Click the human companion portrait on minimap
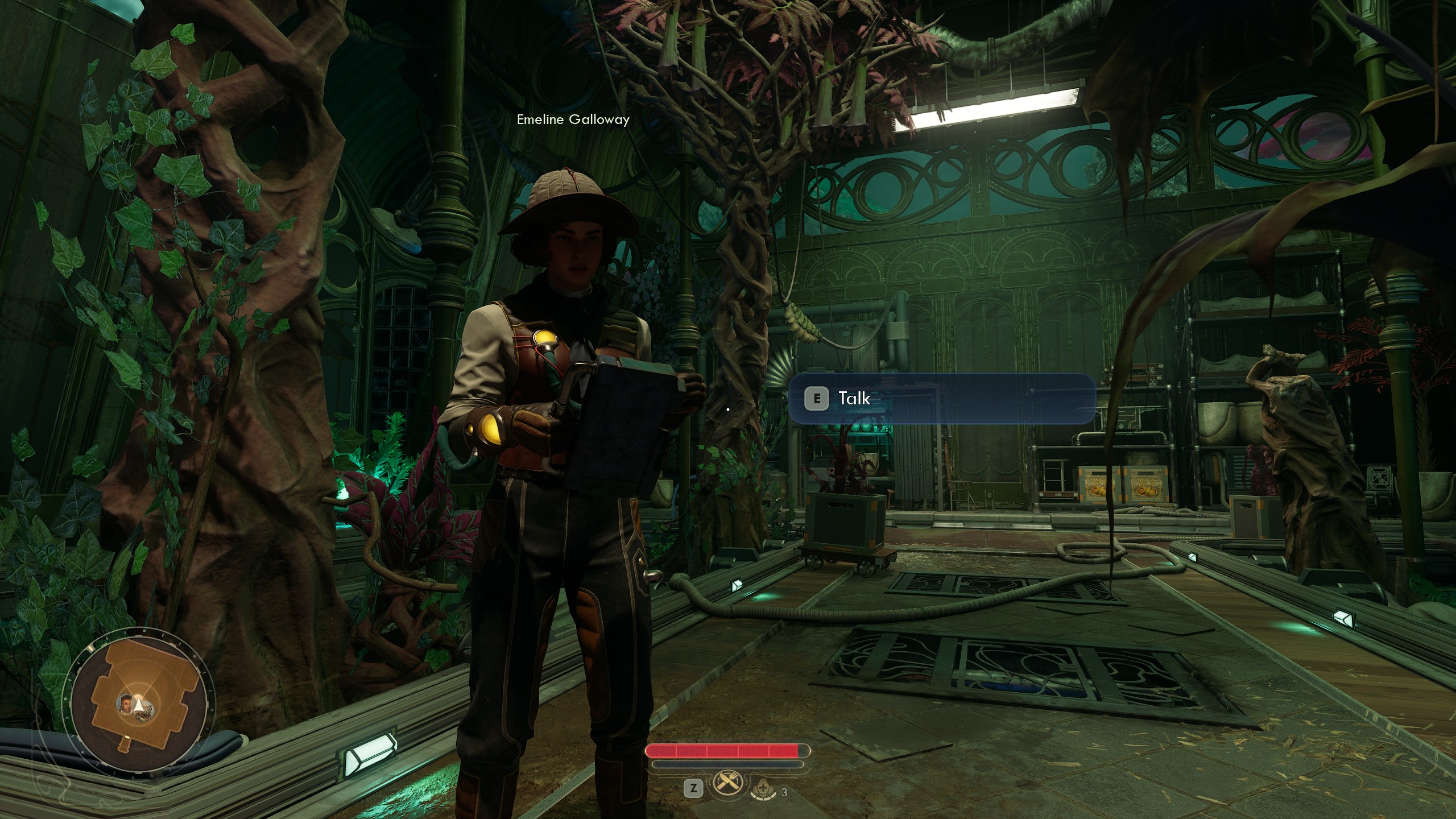This screenshot has width=1456, height=819. 126,705
